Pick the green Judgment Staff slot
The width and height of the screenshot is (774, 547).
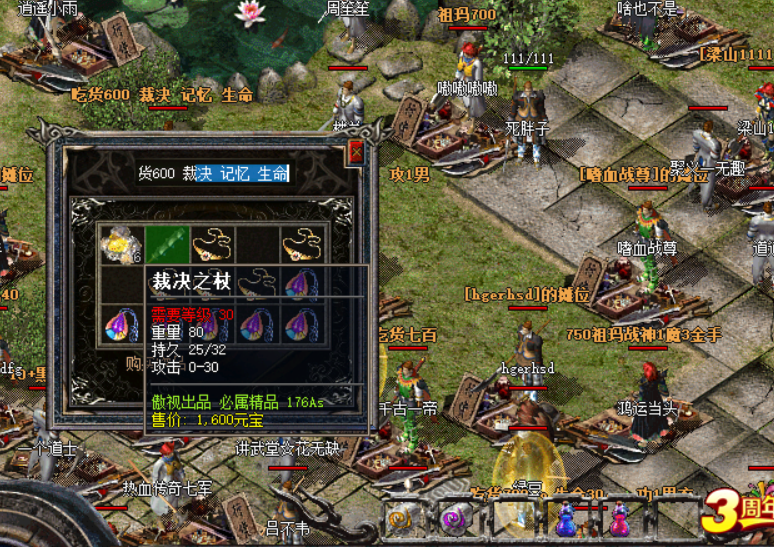pos(167,243)
